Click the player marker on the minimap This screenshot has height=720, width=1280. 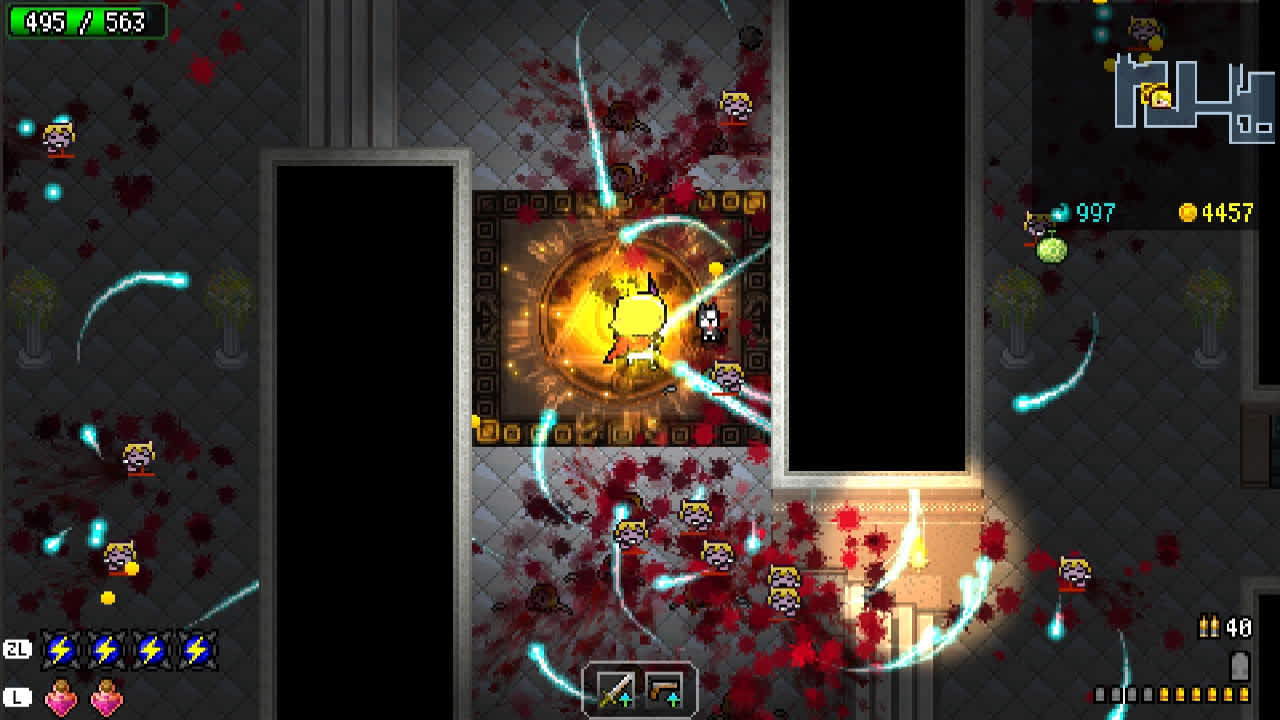1160,98
